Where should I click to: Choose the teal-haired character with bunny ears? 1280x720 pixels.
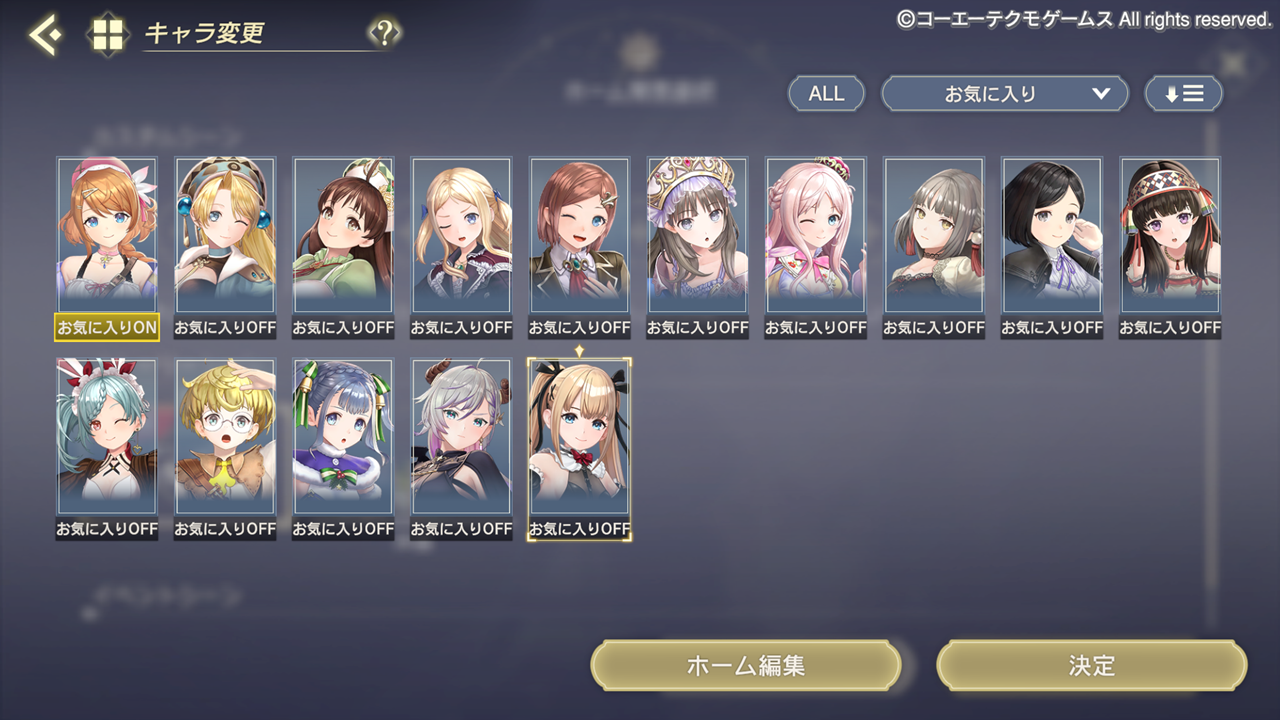(107, 437)
